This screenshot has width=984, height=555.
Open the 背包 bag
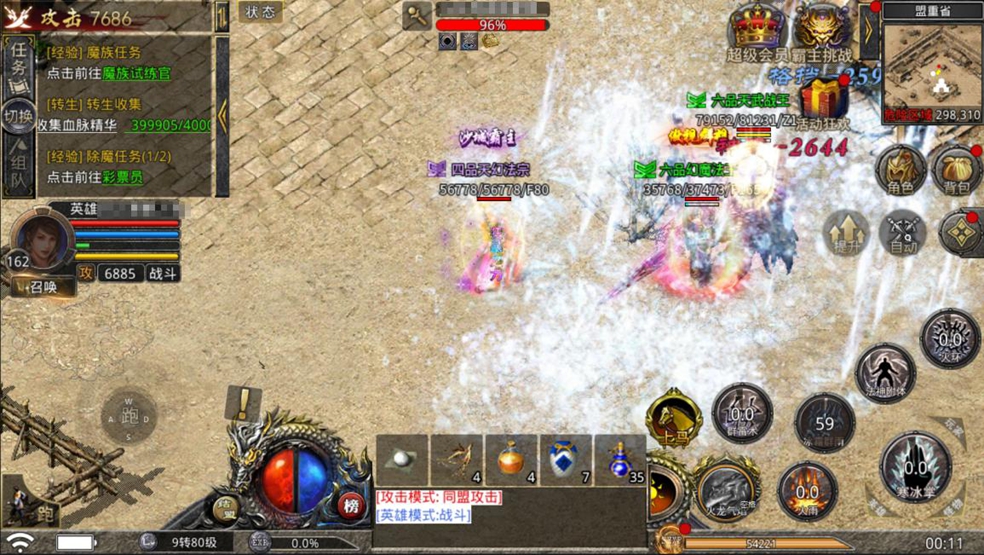957,170
